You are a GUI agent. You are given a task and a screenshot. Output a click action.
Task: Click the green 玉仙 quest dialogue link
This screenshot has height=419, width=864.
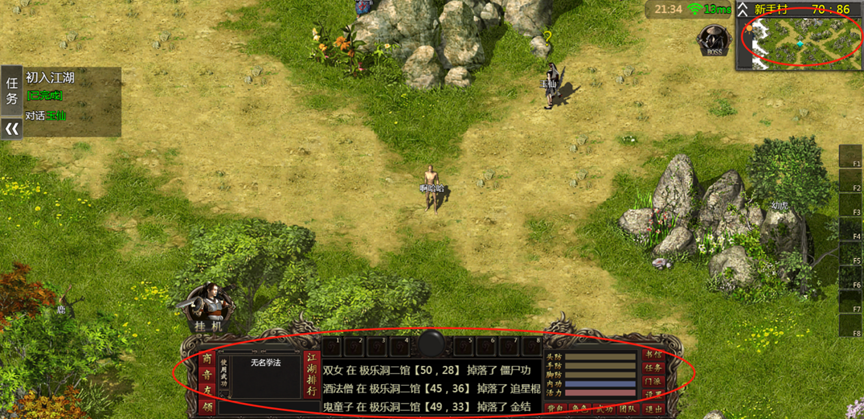point(56,116)
